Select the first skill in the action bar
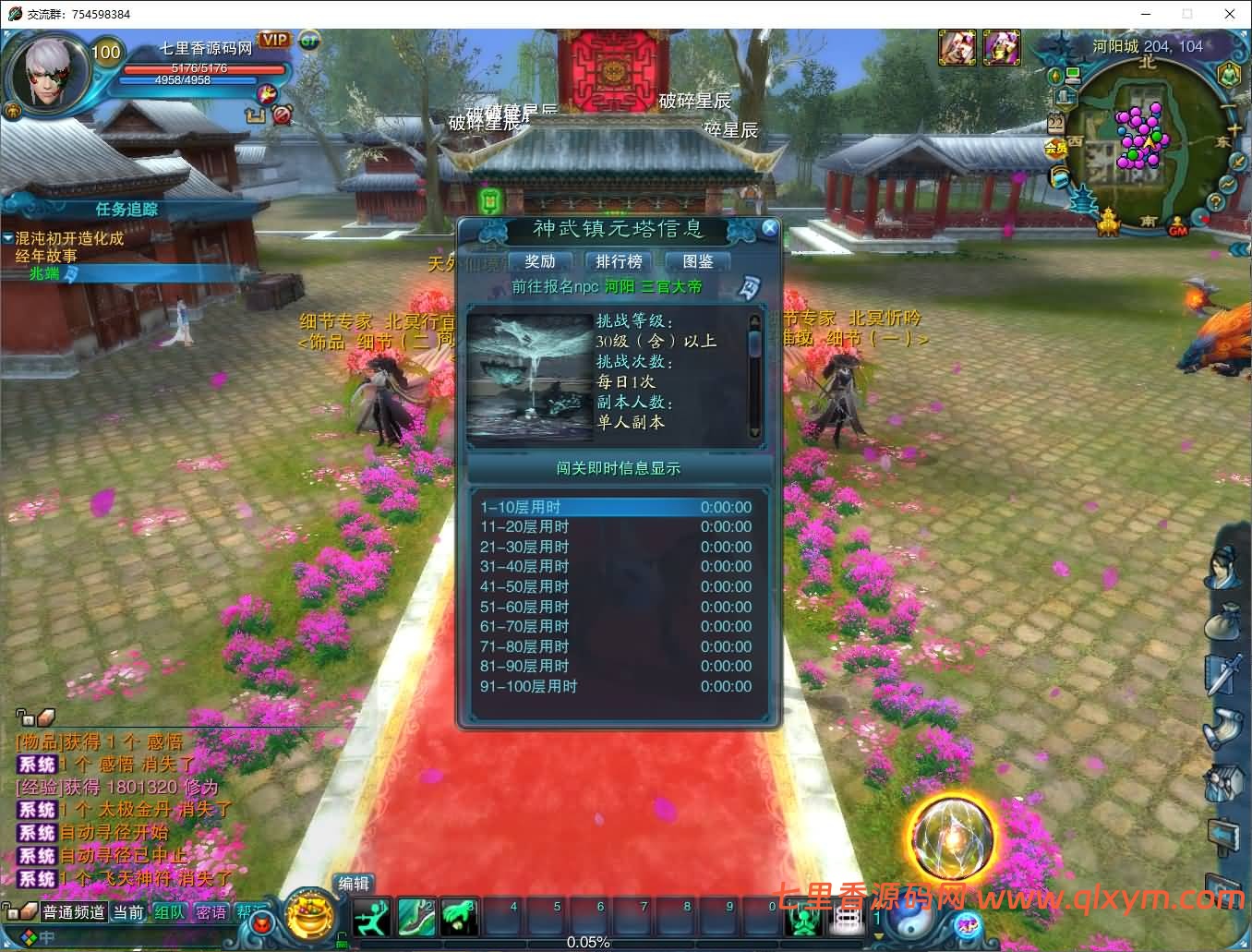The height and width of the screenshot is (952, 1252). (x=372, y=915)
